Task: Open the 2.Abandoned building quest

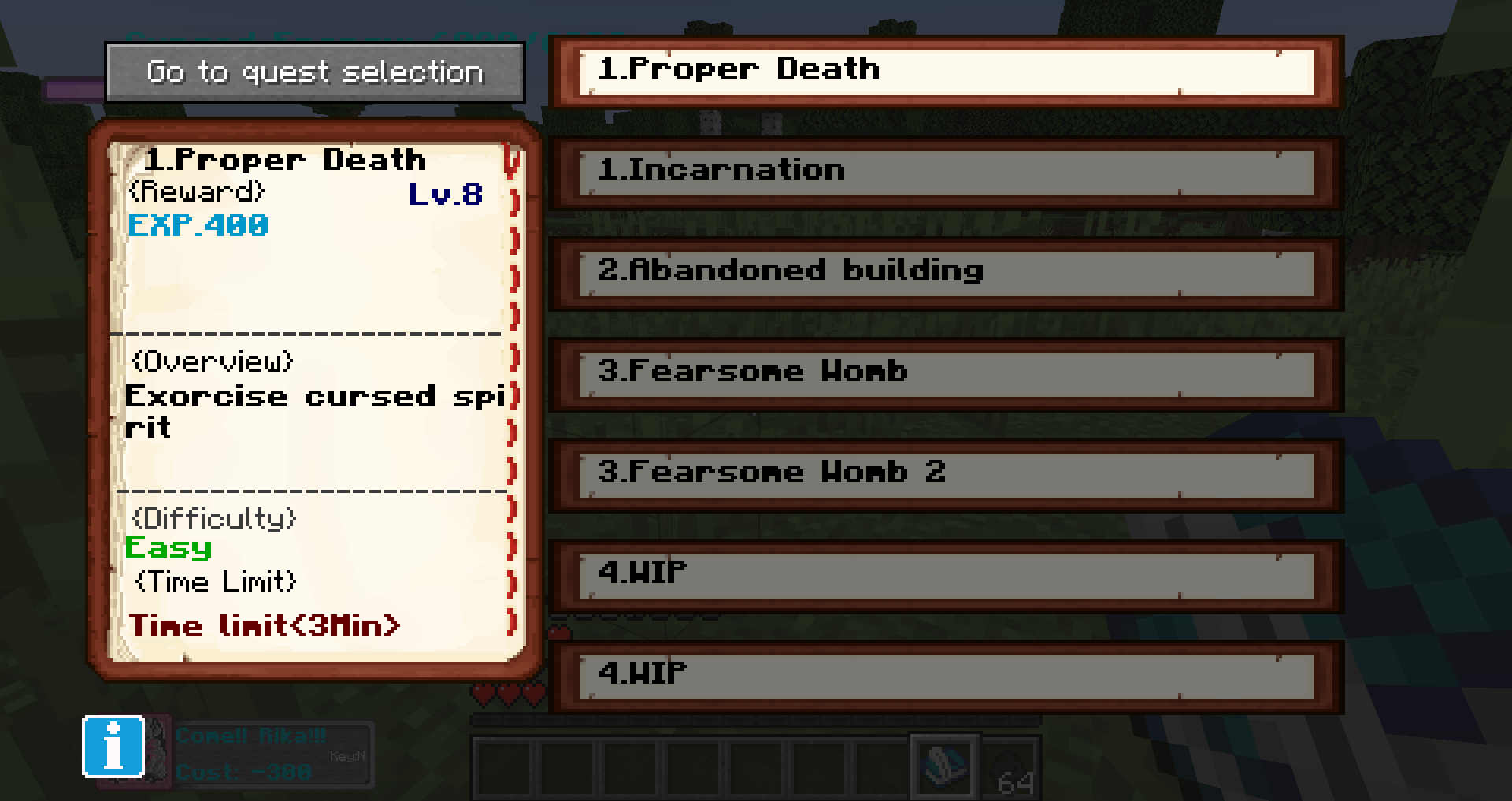Action: pyautogui.click(x=945, y=272)
